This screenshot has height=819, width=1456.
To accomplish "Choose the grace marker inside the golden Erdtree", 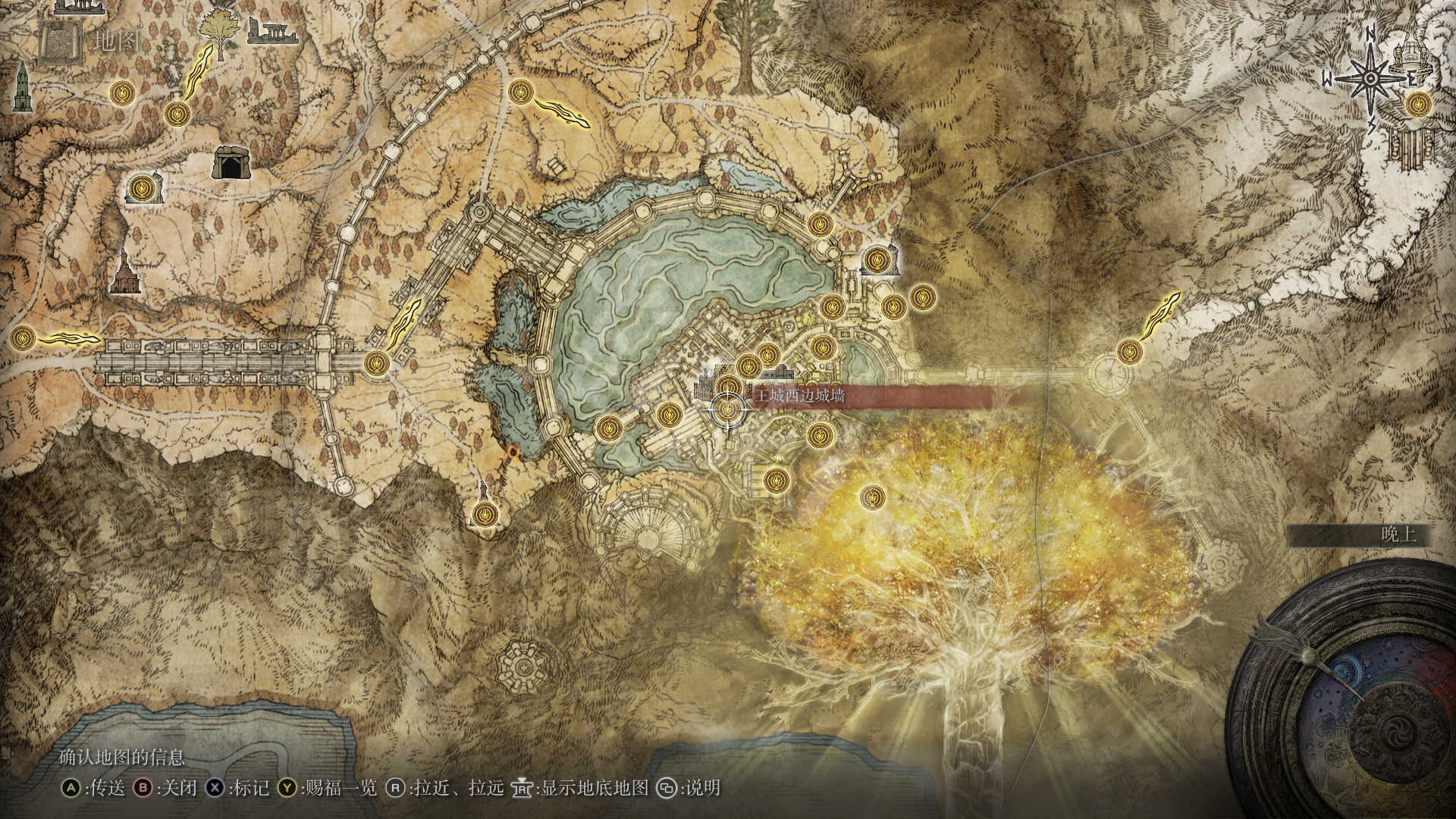I will click(x=873, y=497).
